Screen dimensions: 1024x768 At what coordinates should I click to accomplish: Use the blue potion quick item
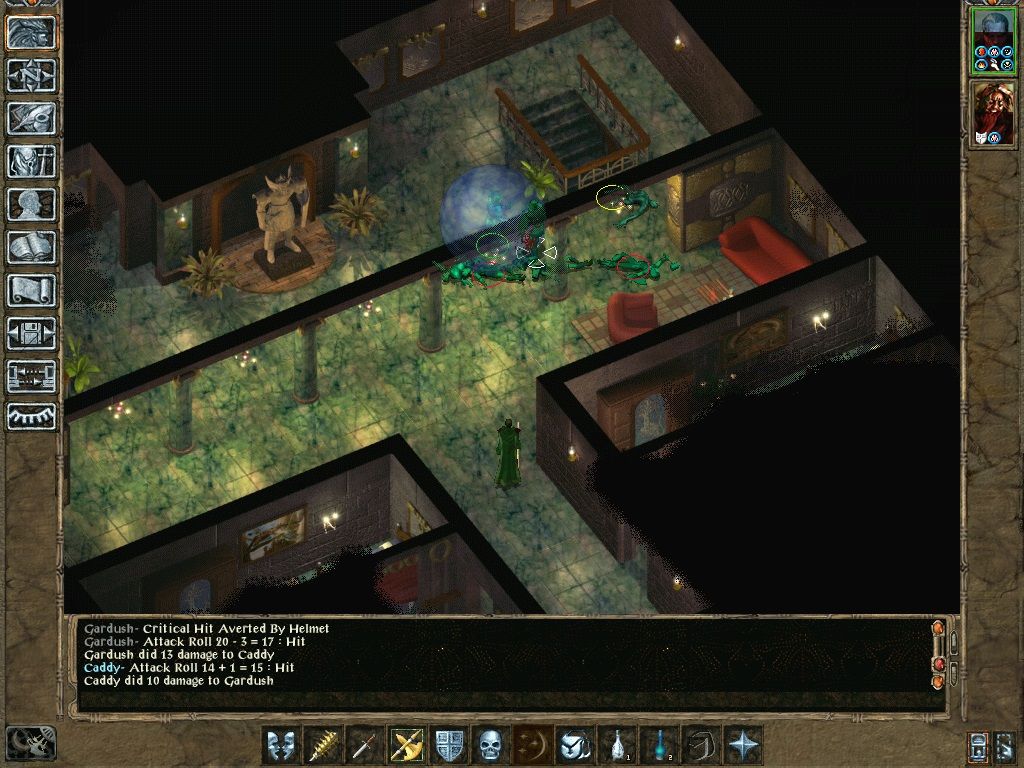[x=659, y=746]
